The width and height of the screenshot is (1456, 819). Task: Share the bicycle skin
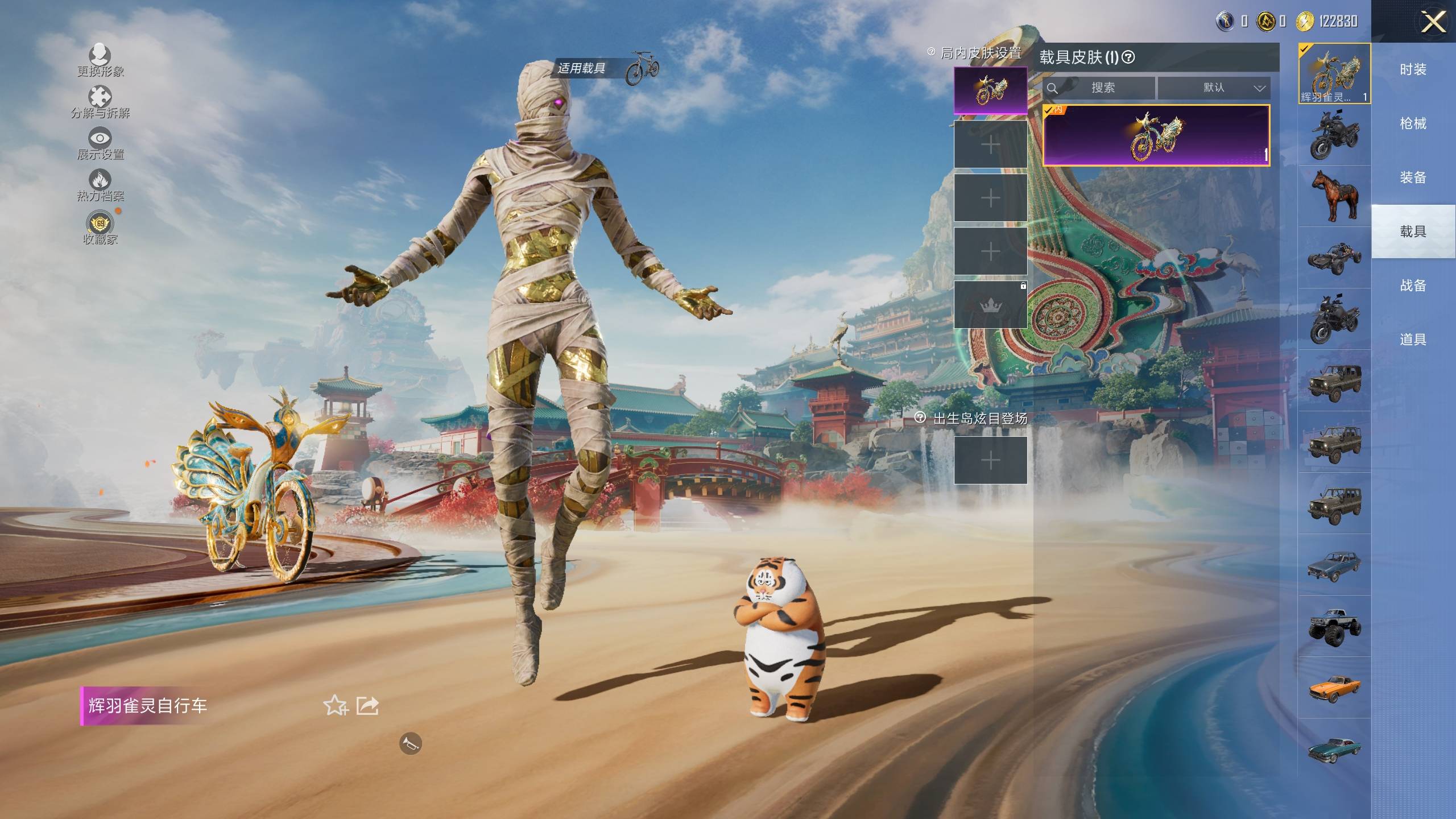coord(367,706)
